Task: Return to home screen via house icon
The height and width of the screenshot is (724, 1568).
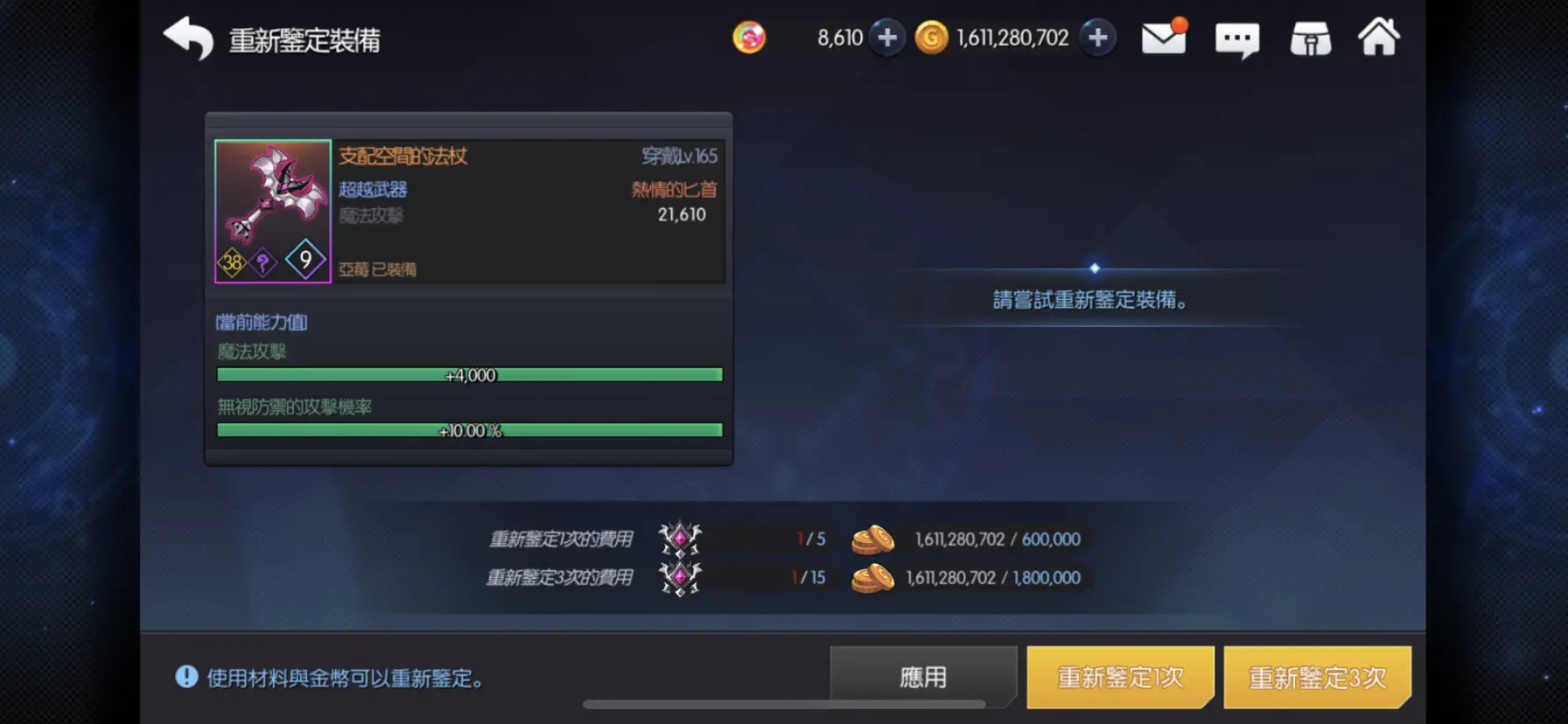Action: [1380, 37]
